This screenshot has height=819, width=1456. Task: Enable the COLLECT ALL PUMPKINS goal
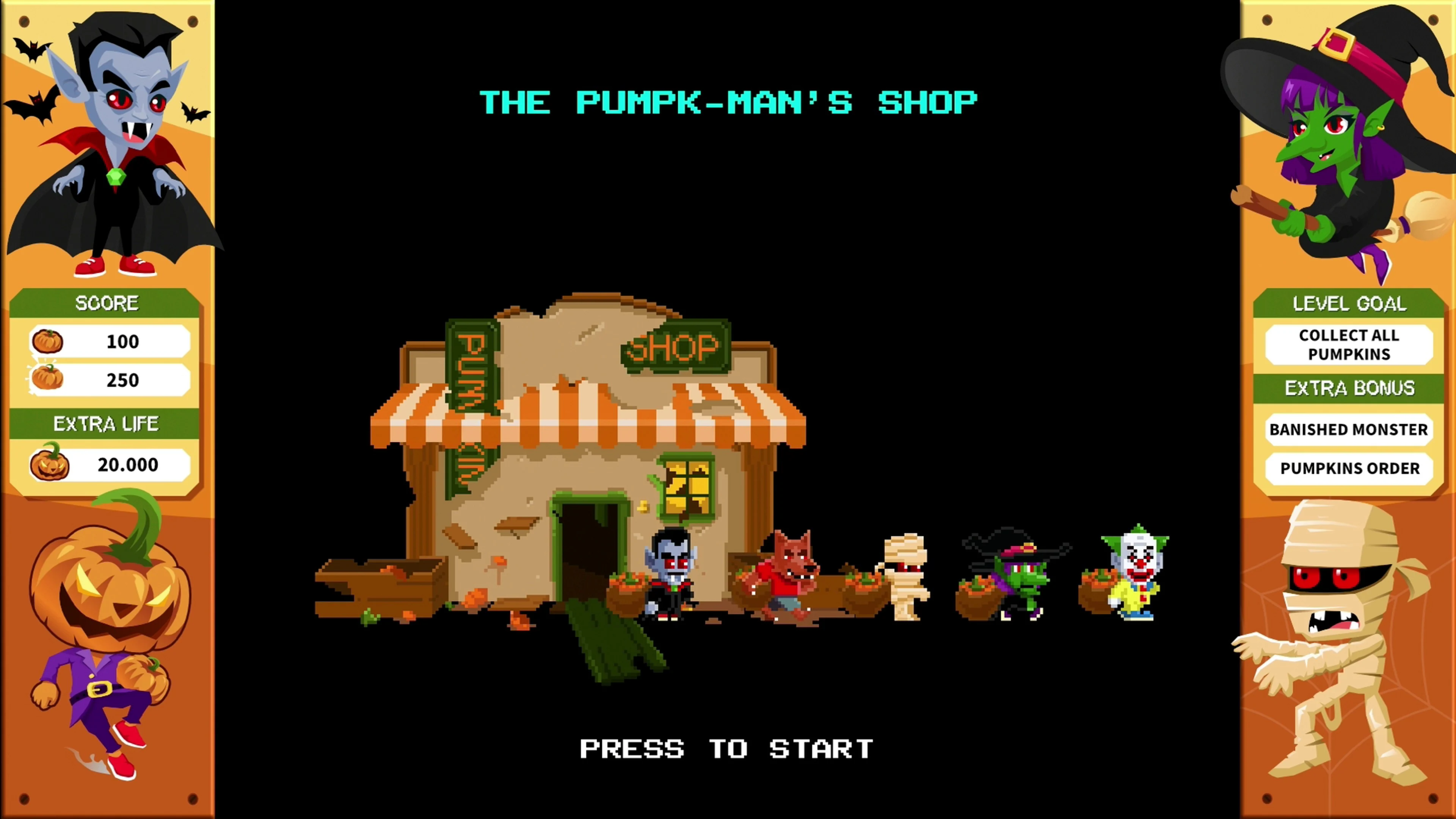[1349, 345]
